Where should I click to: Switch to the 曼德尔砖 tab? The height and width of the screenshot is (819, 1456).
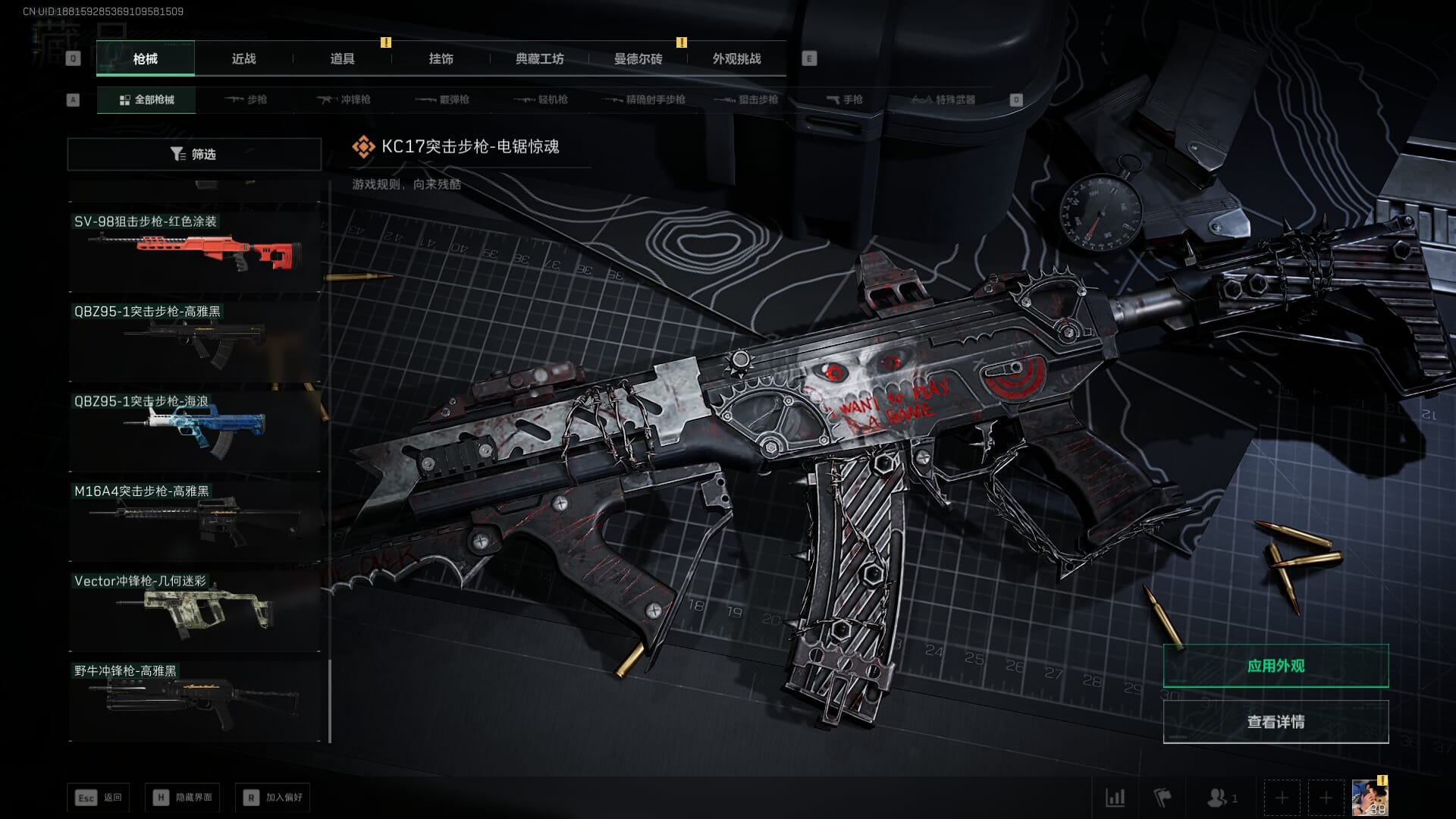pos(638,58)
